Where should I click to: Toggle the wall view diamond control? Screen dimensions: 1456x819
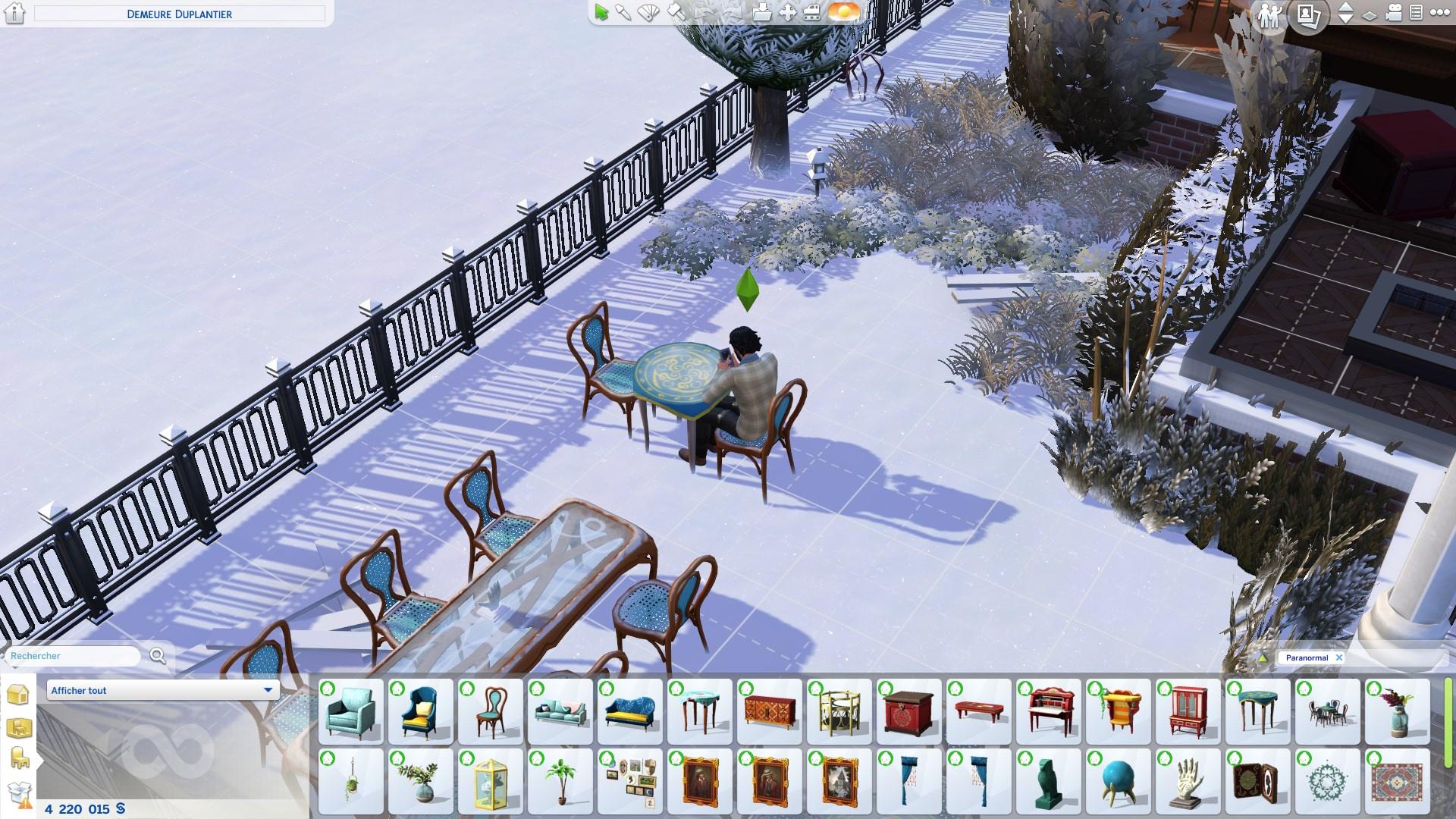pos(1369,15)
